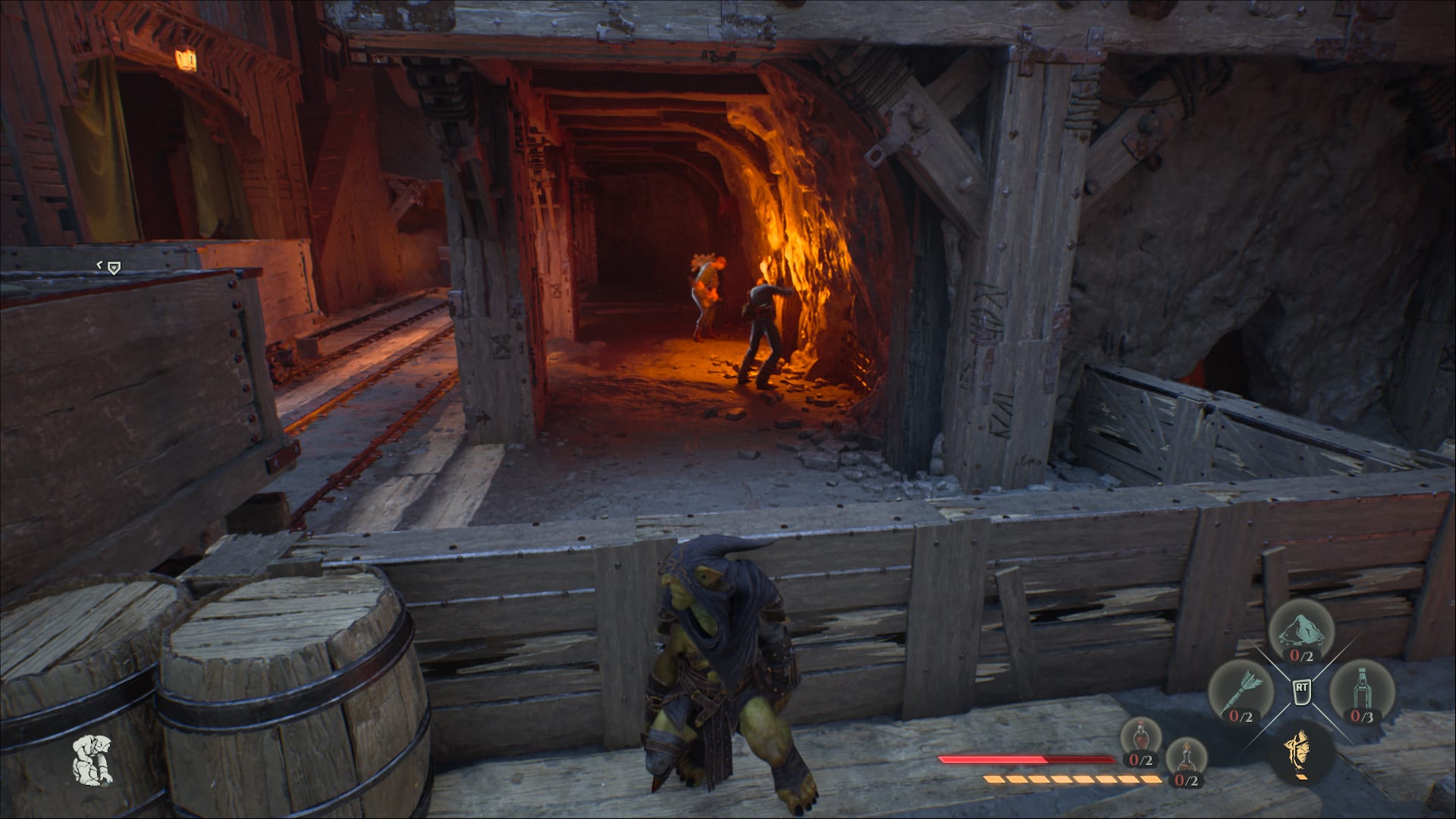The height and width of the screenshot is (819, 1456).
Task: Use the amber potion flask
Action: pos(1185,759)
